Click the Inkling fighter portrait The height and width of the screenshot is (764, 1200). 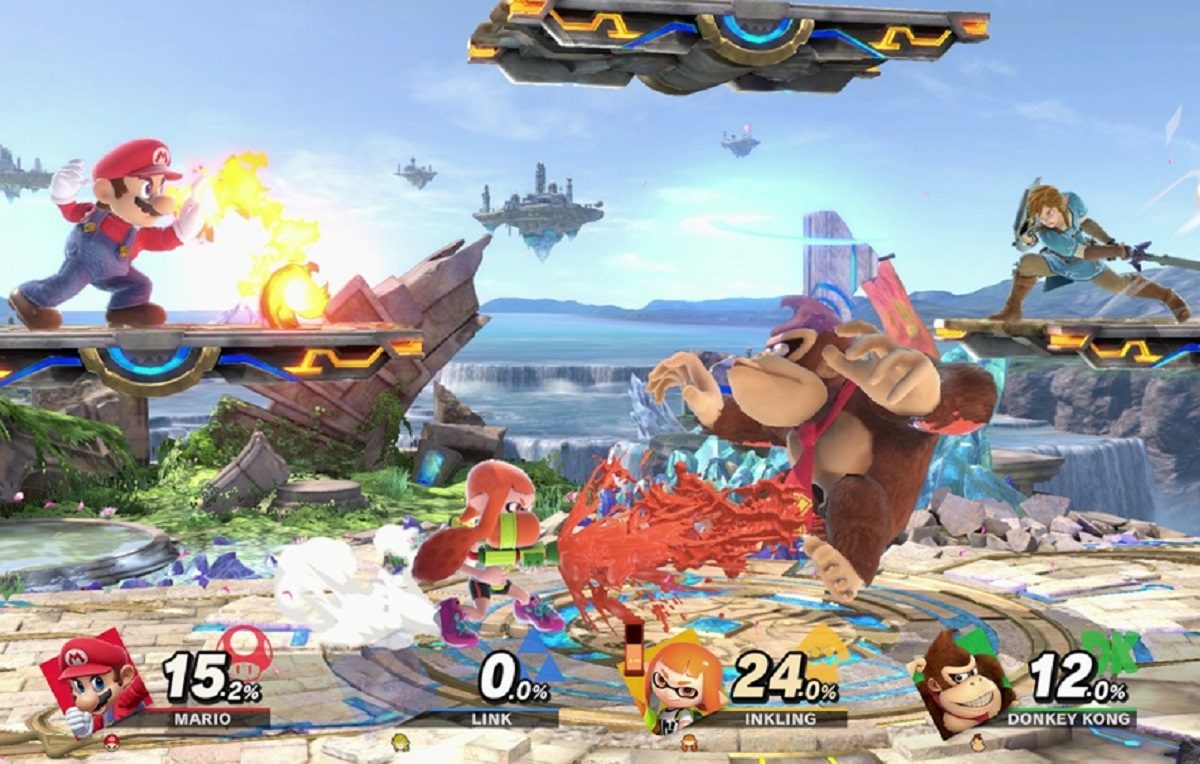coord(683,681)
